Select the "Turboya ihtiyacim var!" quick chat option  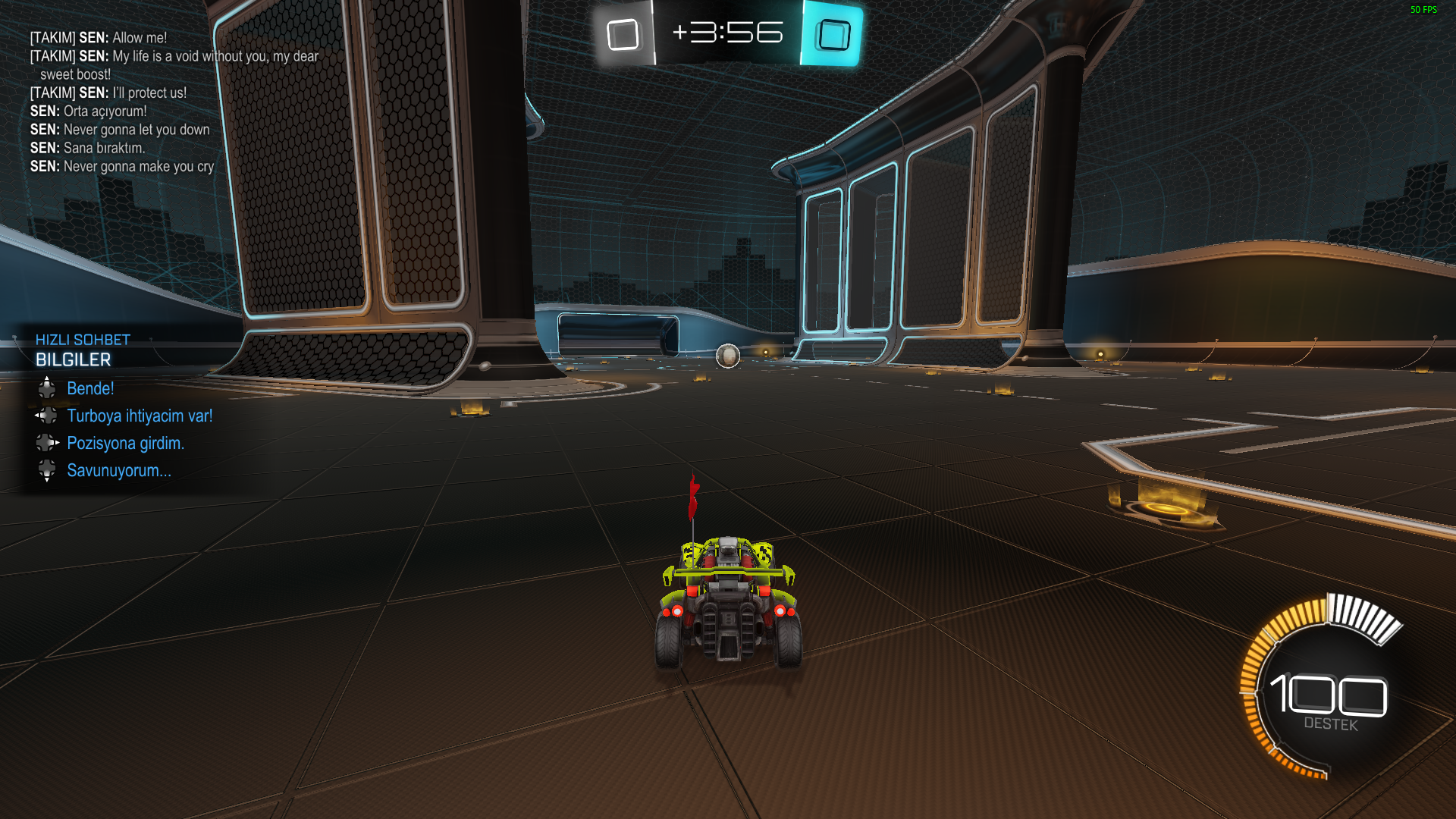(x=140, y=416)
